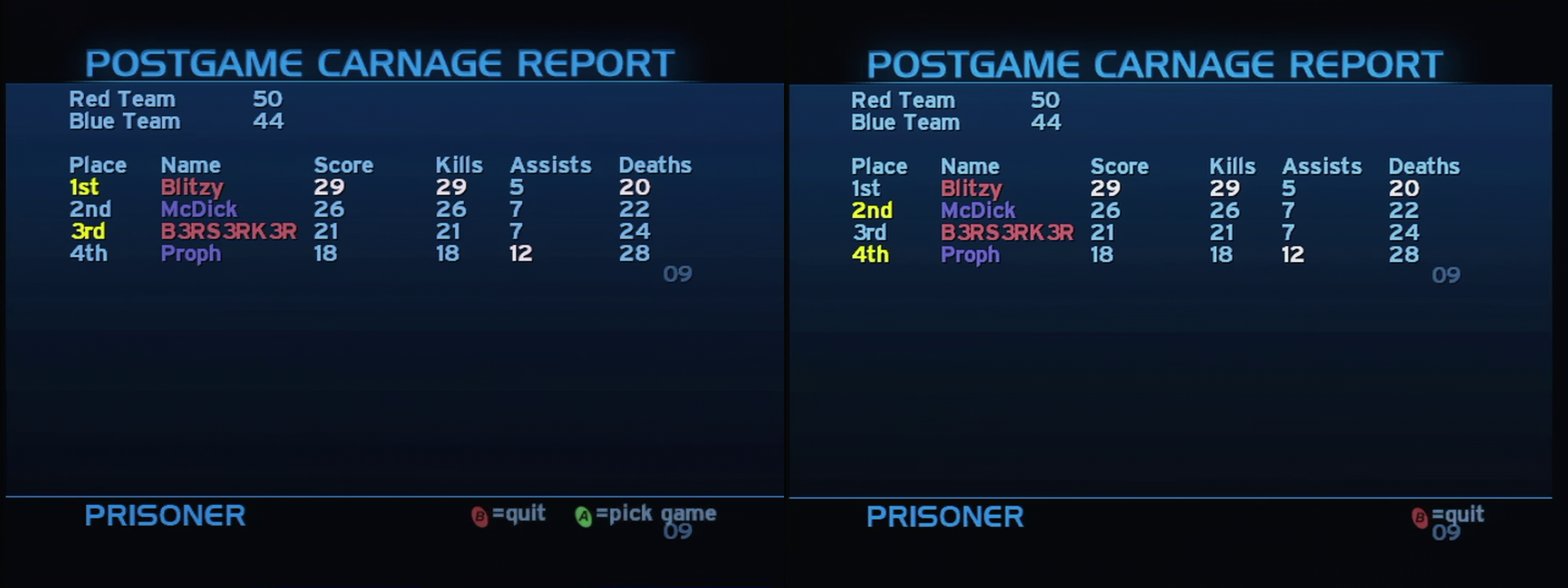The width and height of the screenshot is (1568, 588).
Task: Open the Deaths column on the left report
Action: (x=654, y=164)
